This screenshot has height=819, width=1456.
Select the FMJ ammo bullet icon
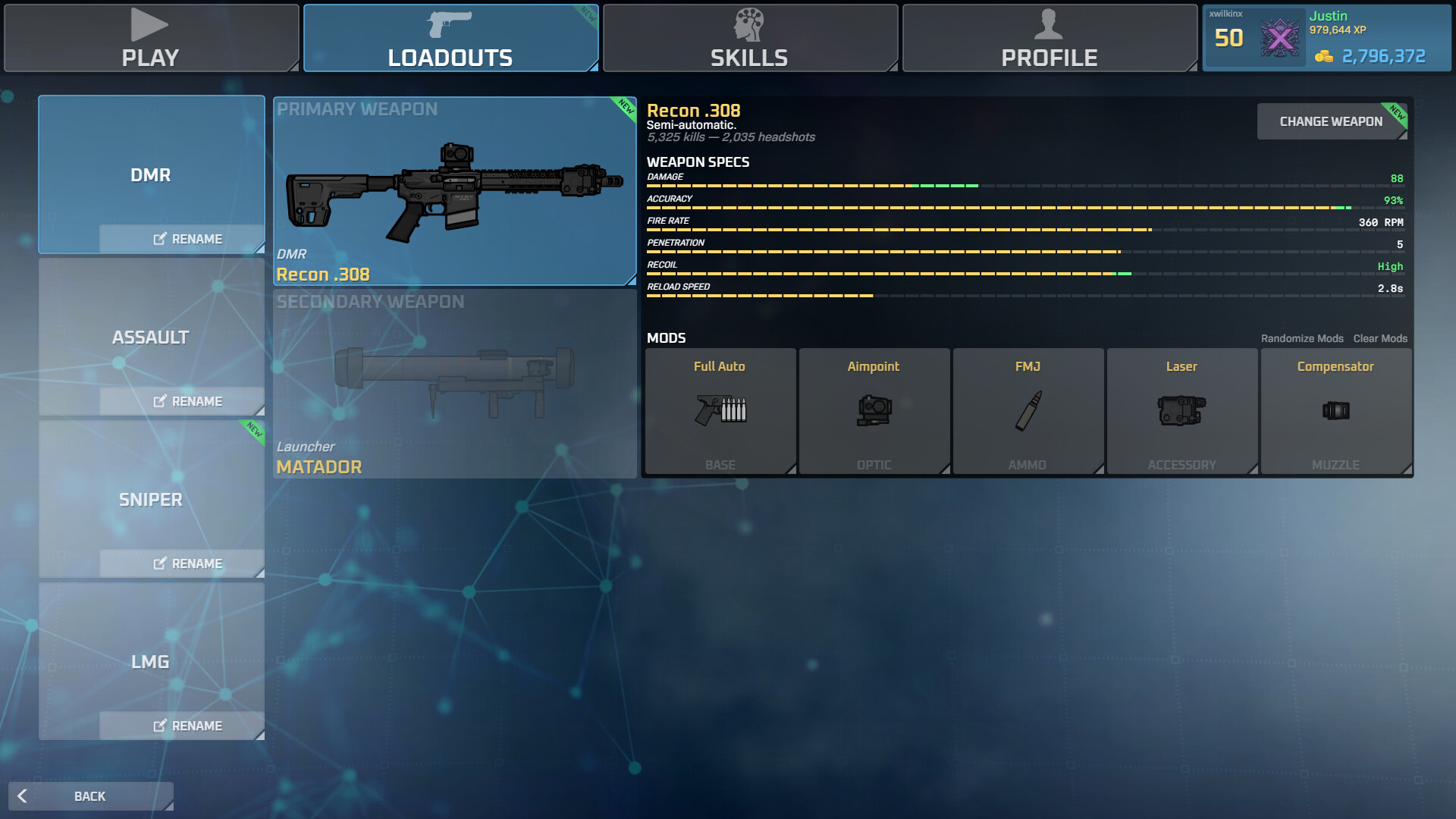point(1028,411)
